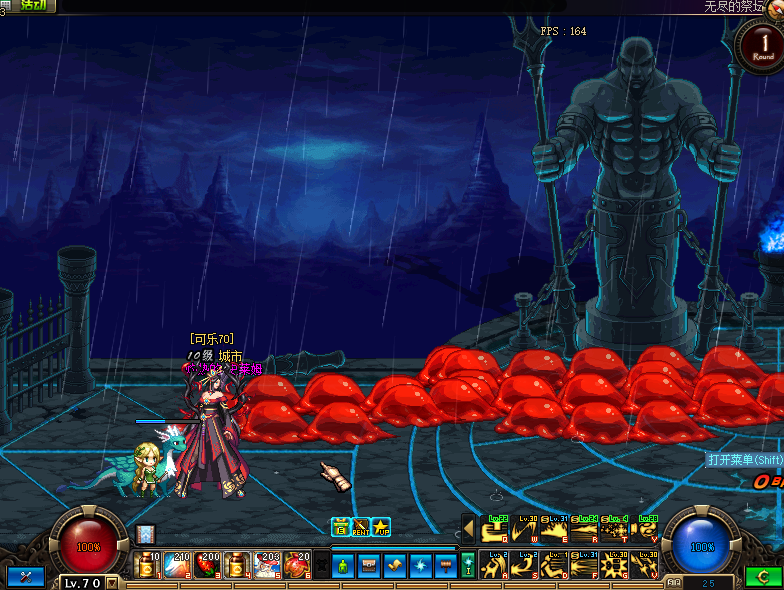Click the green gift box E icon
Image resolution: width=784 pixels, height=590 pixels.
pos(341,527)
